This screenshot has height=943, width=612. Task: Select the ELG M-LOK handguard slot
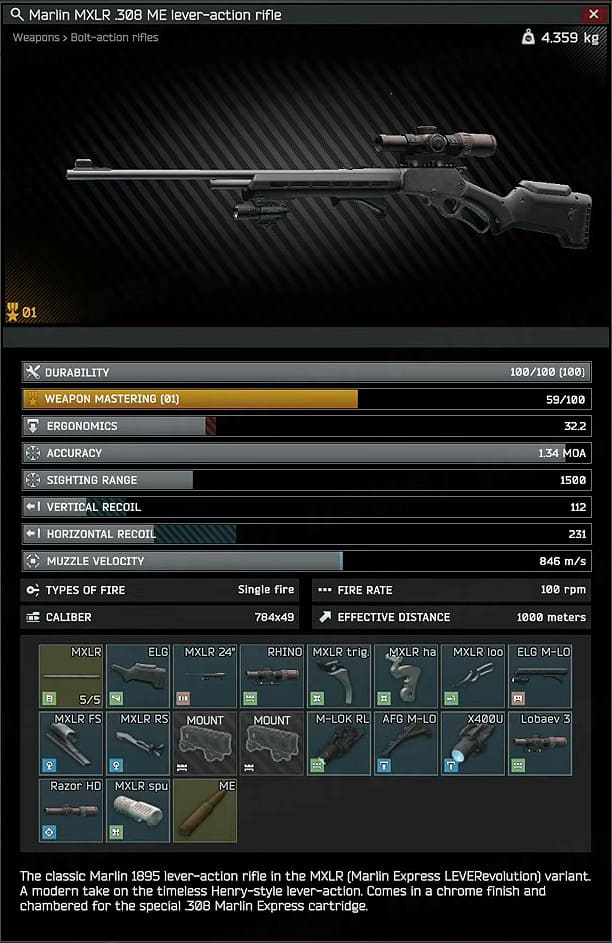(x=540, y=676)
